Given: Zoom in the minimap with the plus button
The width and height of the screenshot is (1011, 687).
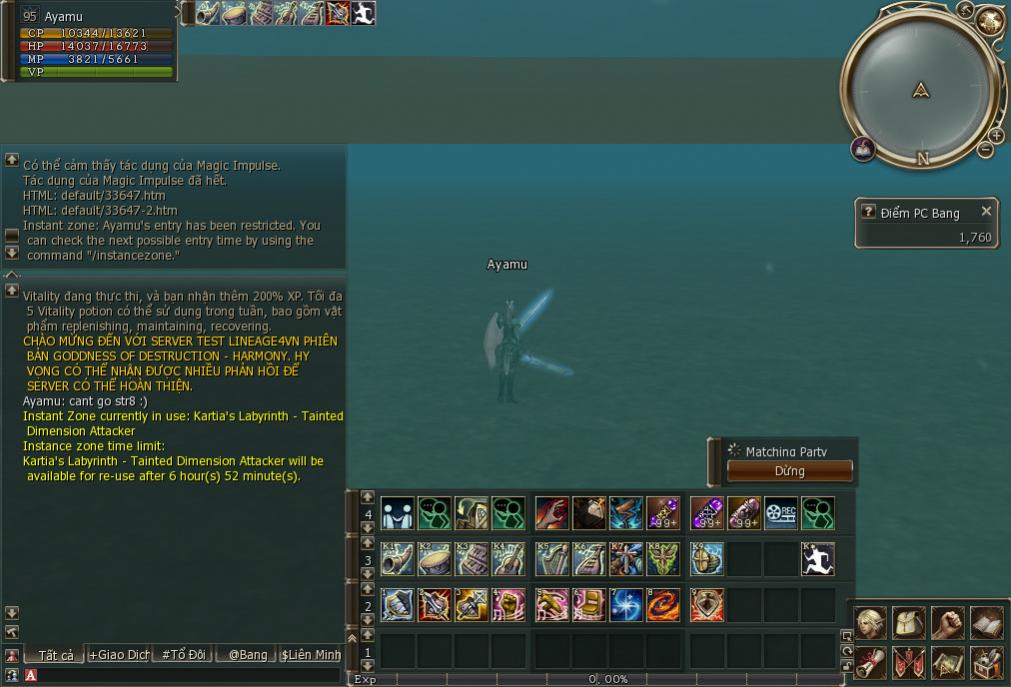Looking at the screenshot, I should pyautogui.click(x=996, y=136).
